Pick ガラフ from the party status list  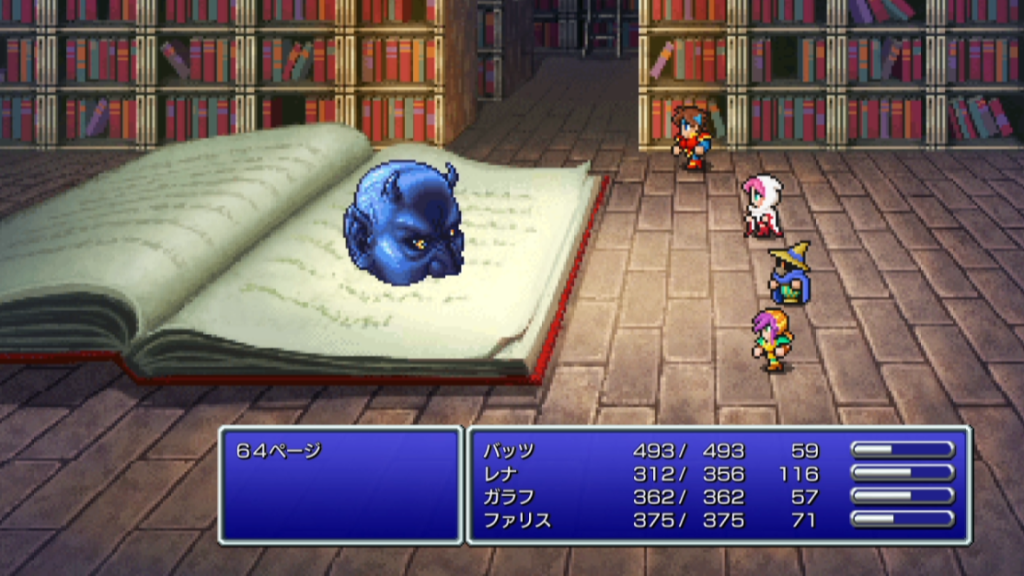click(509, 497)
